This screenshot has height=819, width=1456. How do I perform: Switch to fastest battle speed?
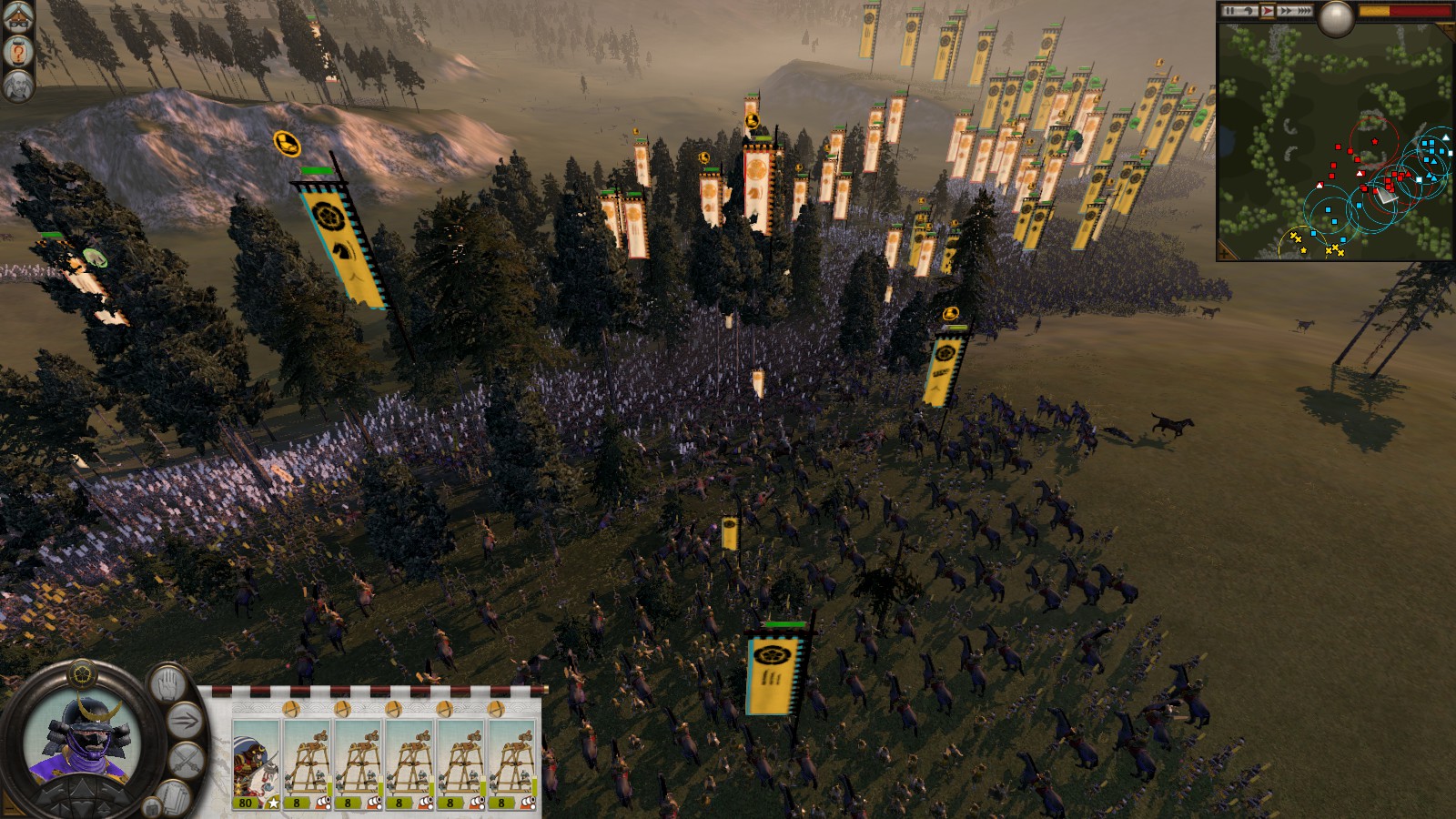[x=1303, y=11]
